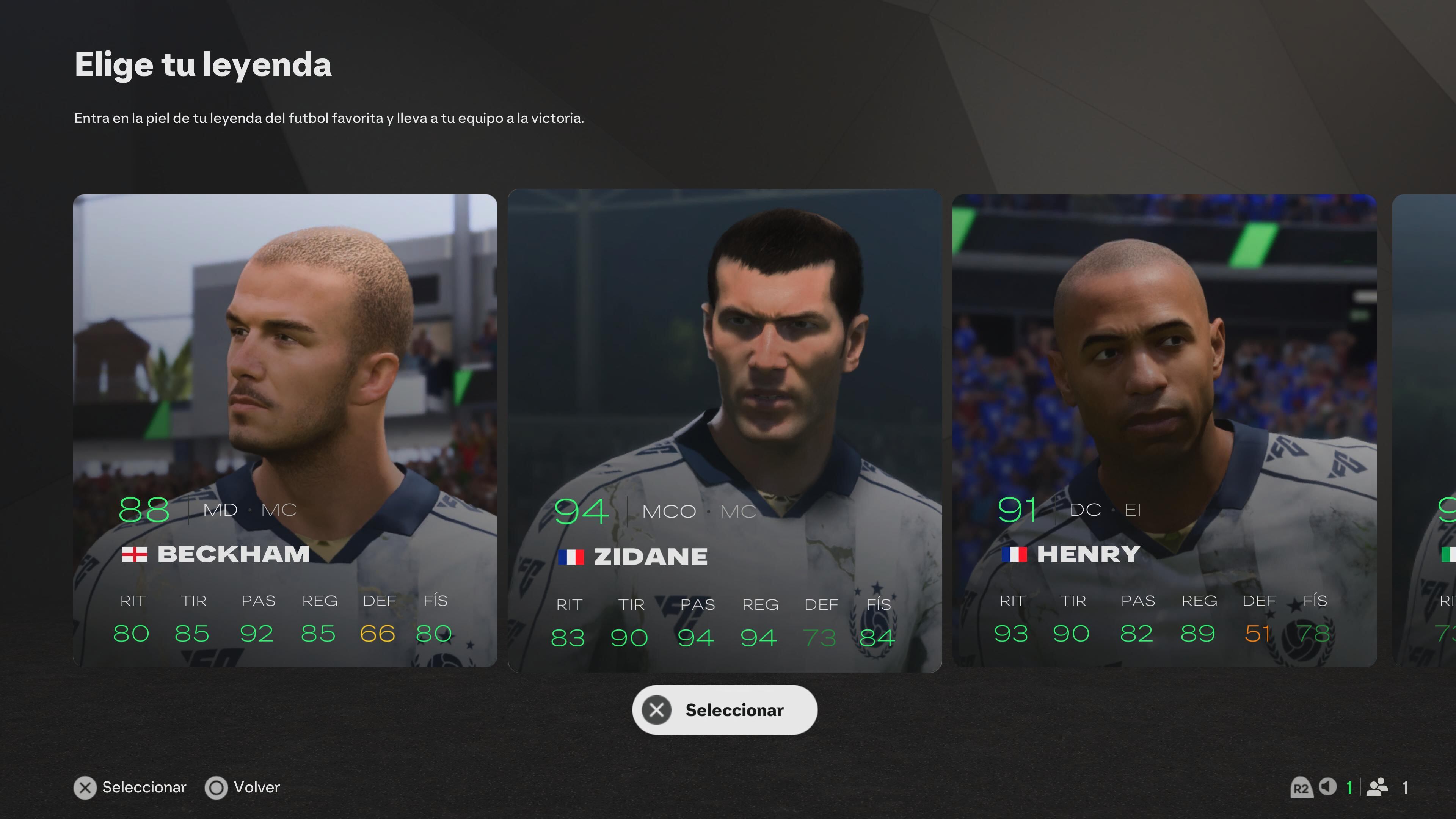Click the white Seleccionar button under Zidane
This screenshot has width=1456, height=819.
(x=725, y=710)
